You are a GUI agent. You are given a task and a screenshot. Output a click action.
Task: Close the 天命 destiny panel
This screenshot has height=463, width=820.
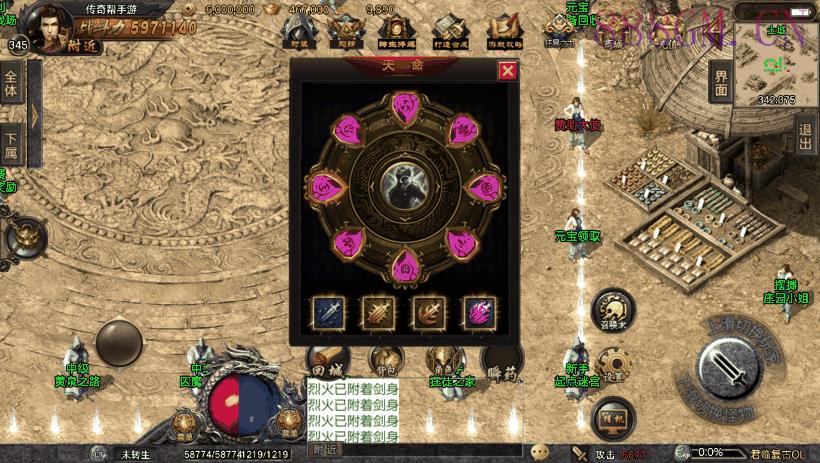(507, 71)
